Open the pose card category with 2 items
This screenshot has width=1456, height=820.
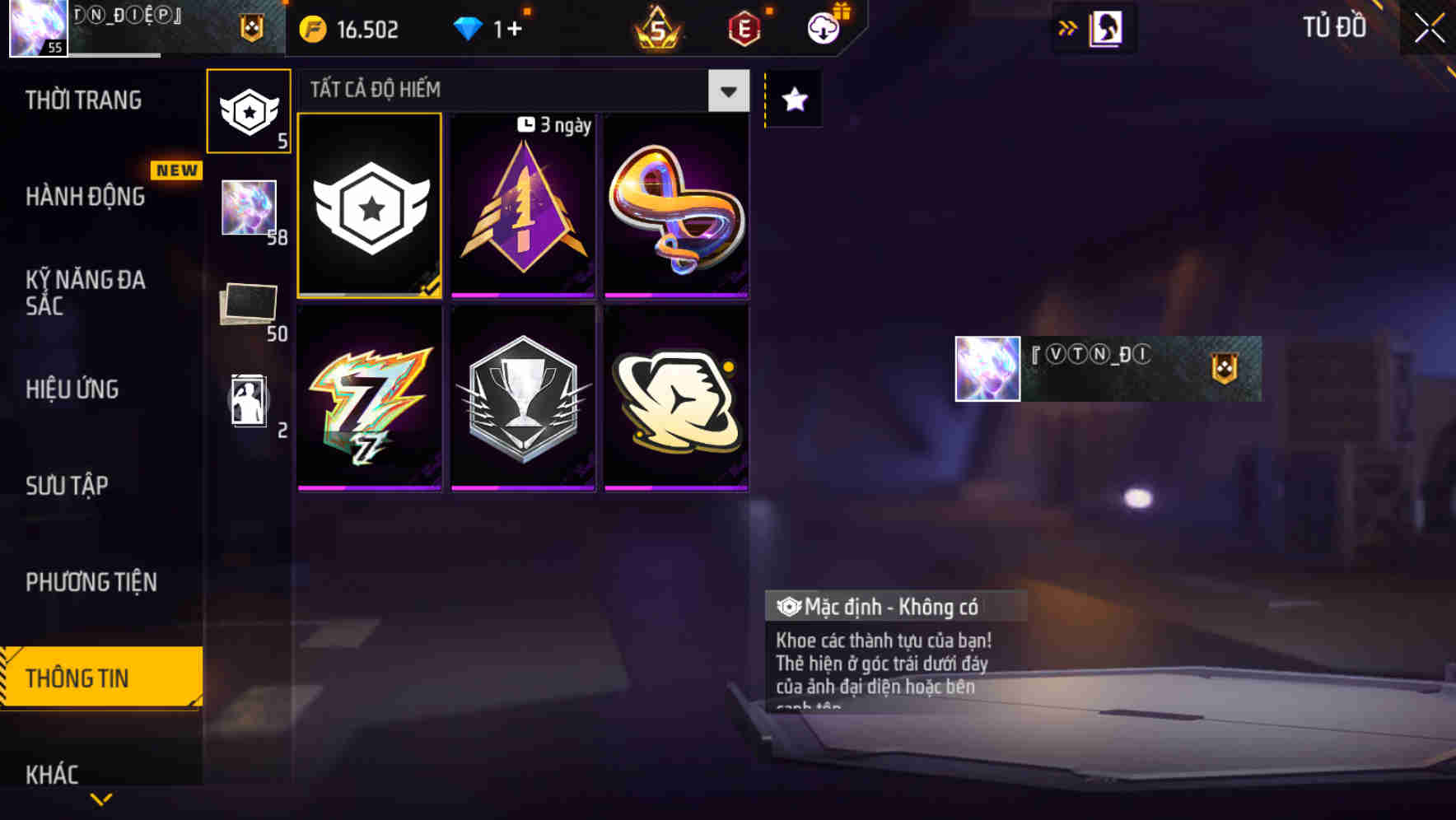pyautogui.click(x=249, y=400)
